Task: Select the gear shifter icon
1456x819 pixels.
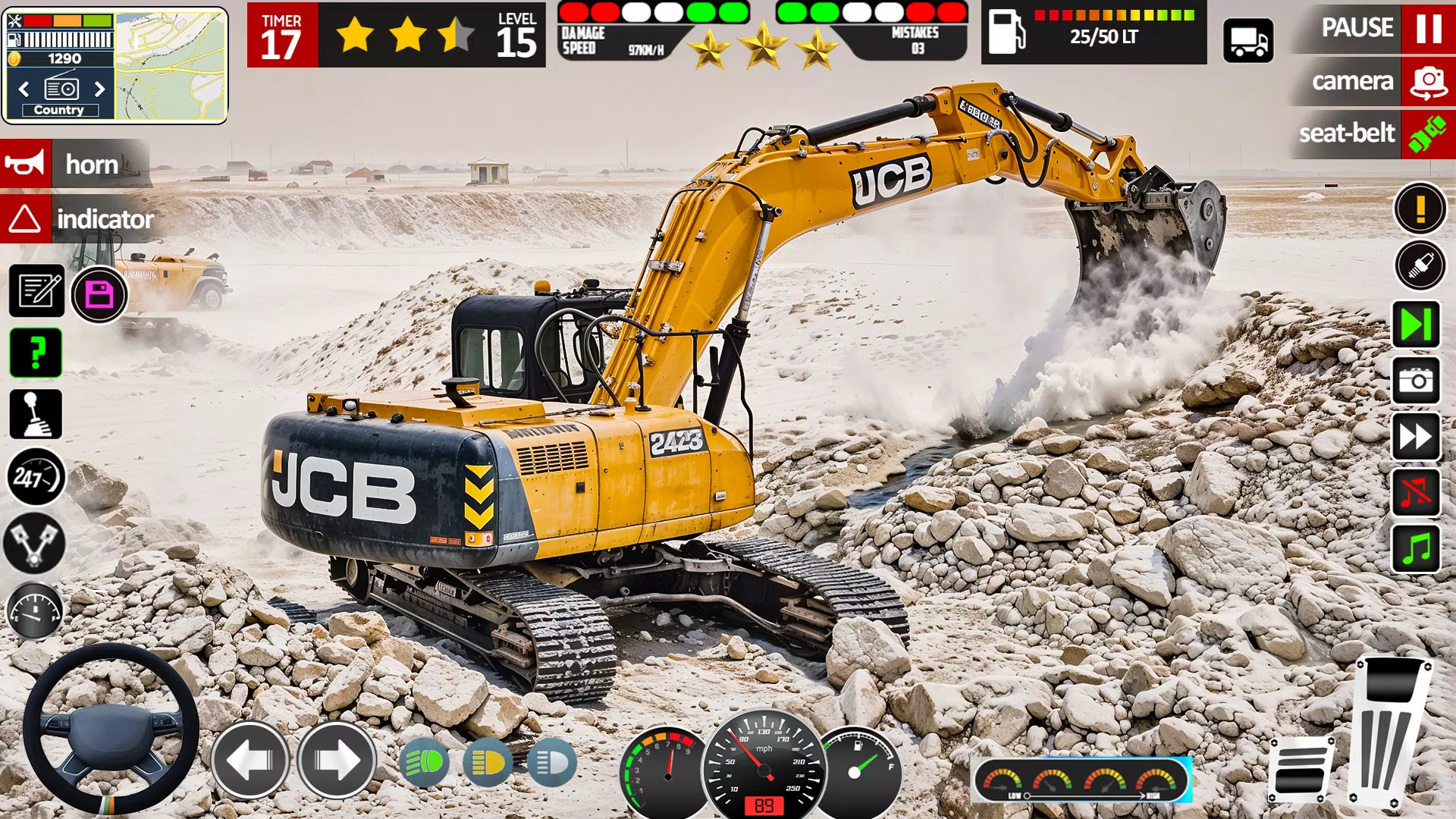Action: (34, 414)
